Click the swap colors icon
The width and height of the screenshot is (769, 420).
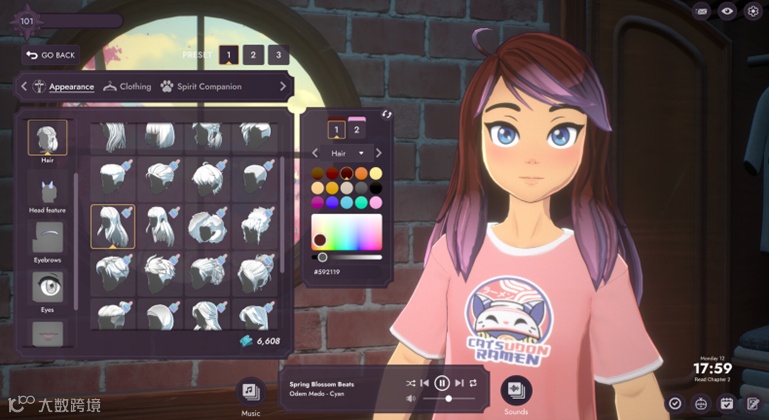(387, 114)
